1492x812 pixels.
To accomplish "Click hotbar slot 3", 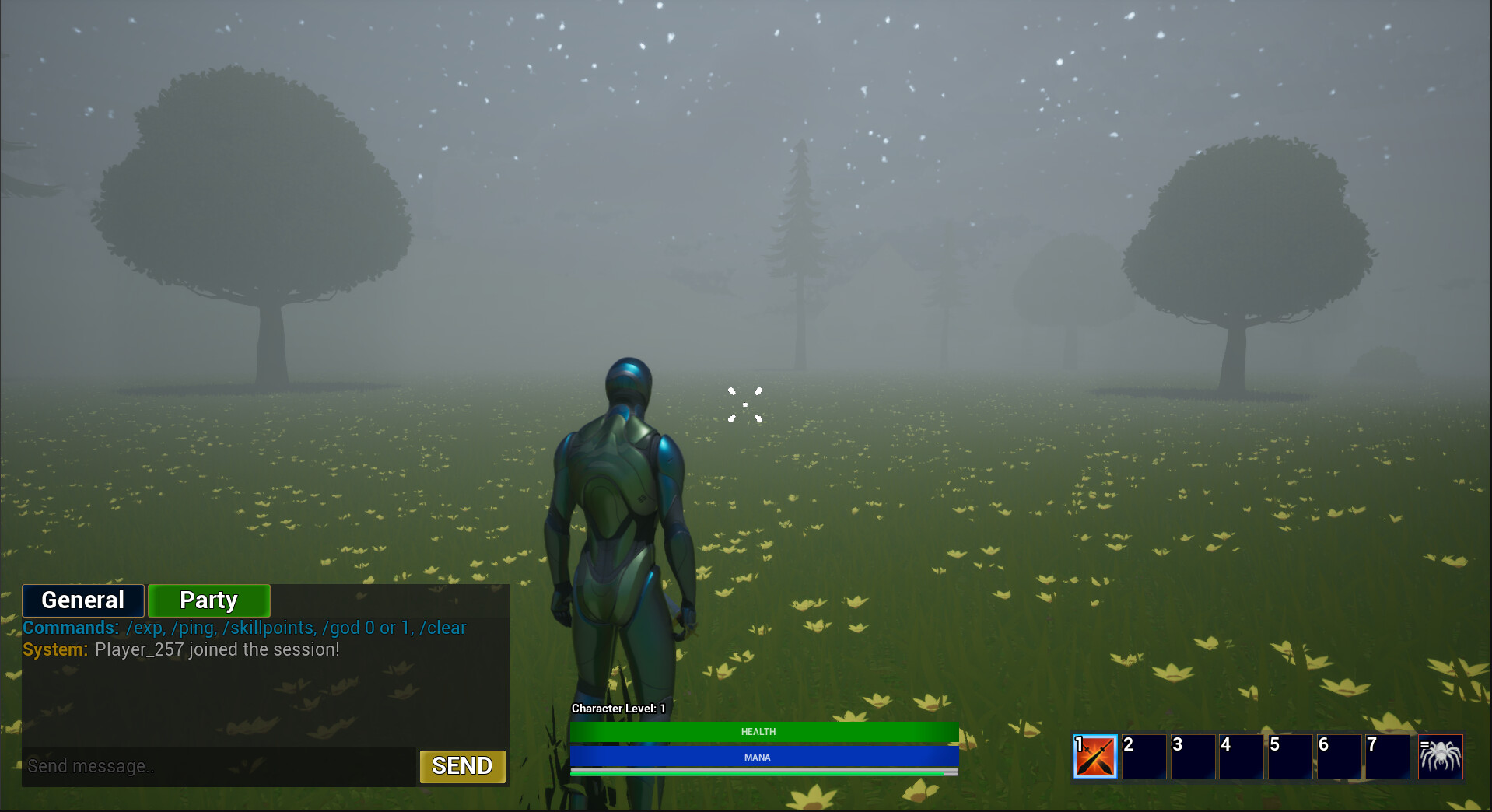I will tap(1193, 756).
